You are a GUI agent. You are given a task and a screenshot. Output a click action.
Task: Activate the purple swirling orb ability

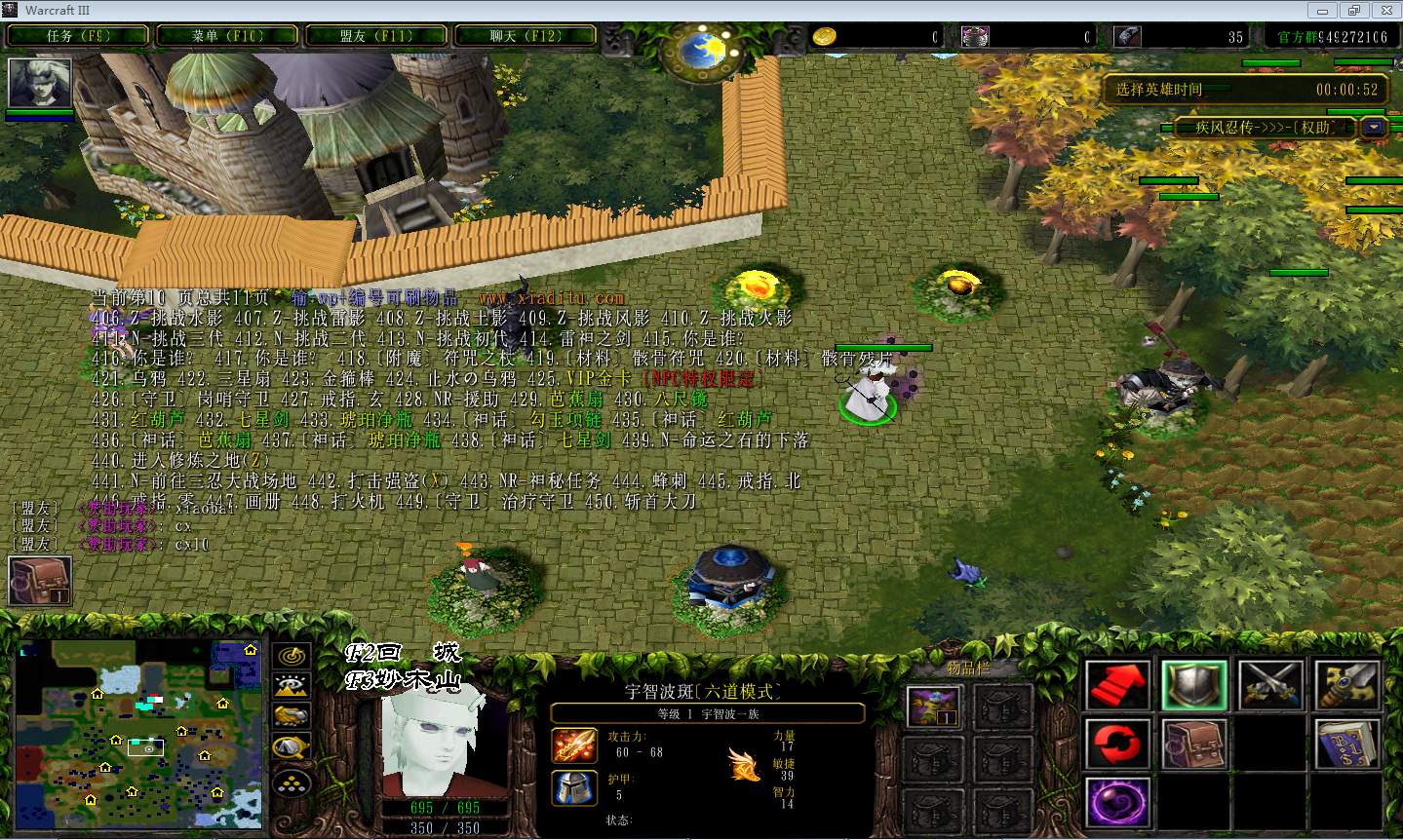1117,804
